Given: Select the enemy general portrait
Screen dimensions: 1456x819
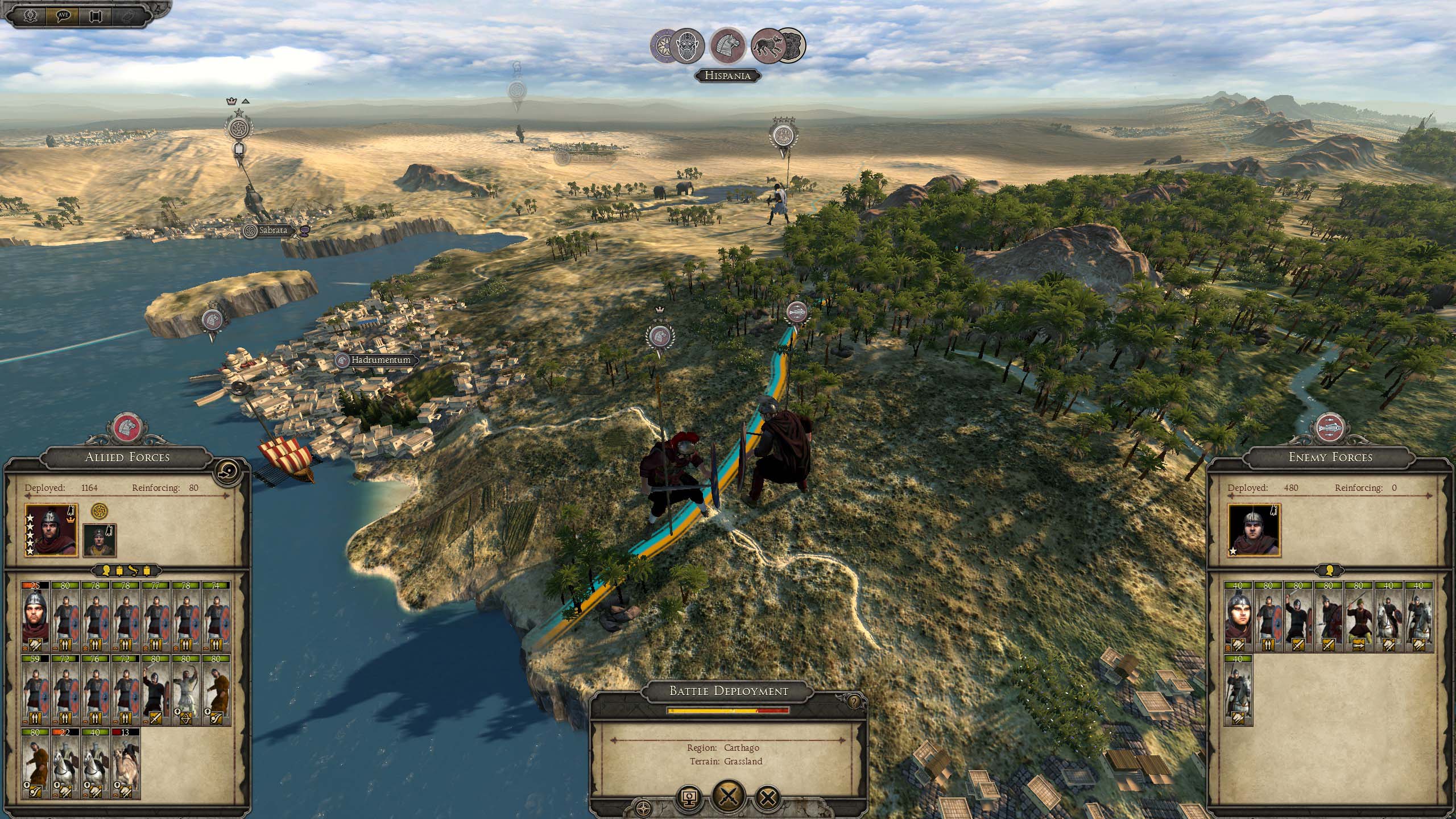Looking at the screenshot, I should point(1254,530).
